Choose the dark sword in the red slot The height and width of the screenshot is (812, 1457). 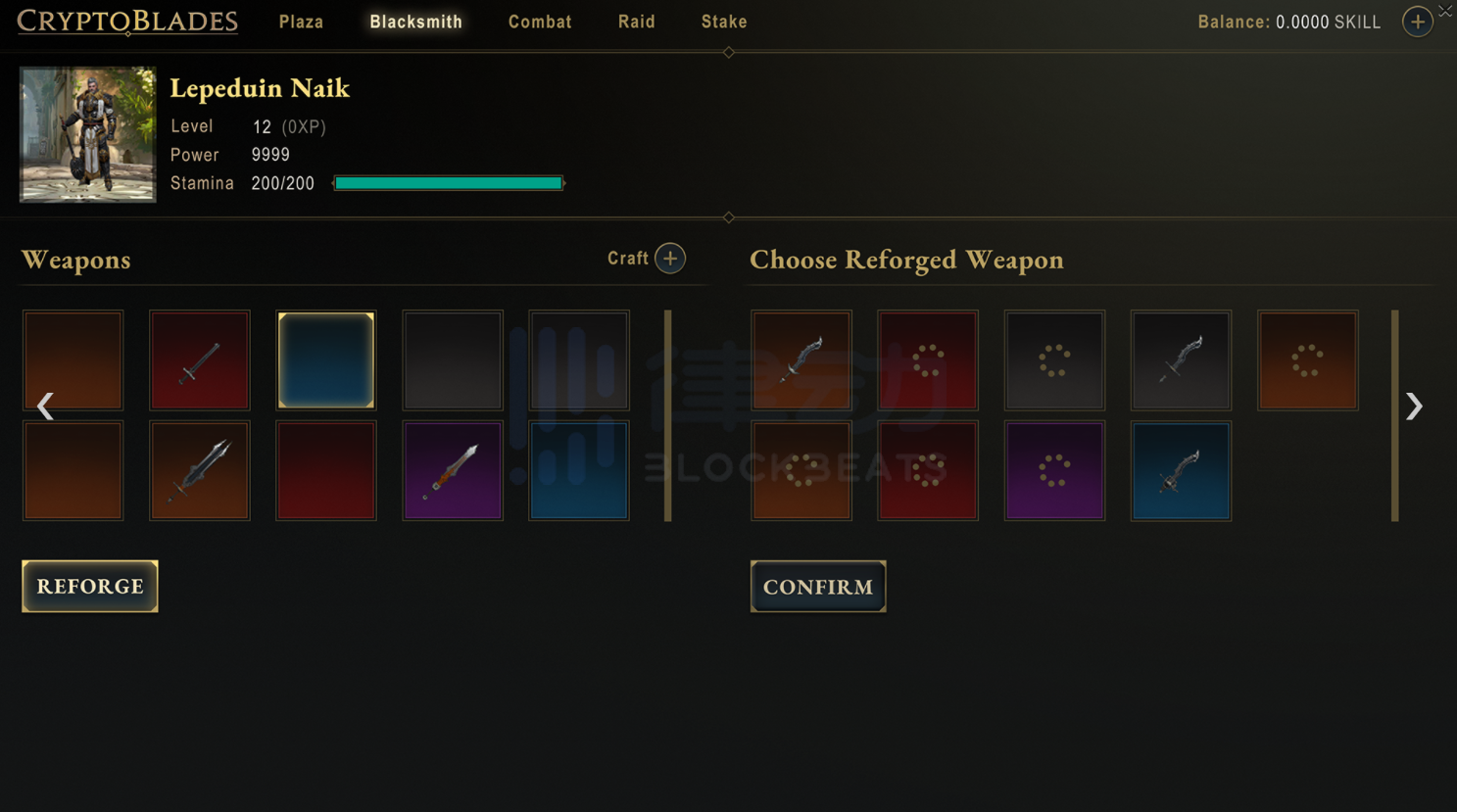click(x=200, y=360)
